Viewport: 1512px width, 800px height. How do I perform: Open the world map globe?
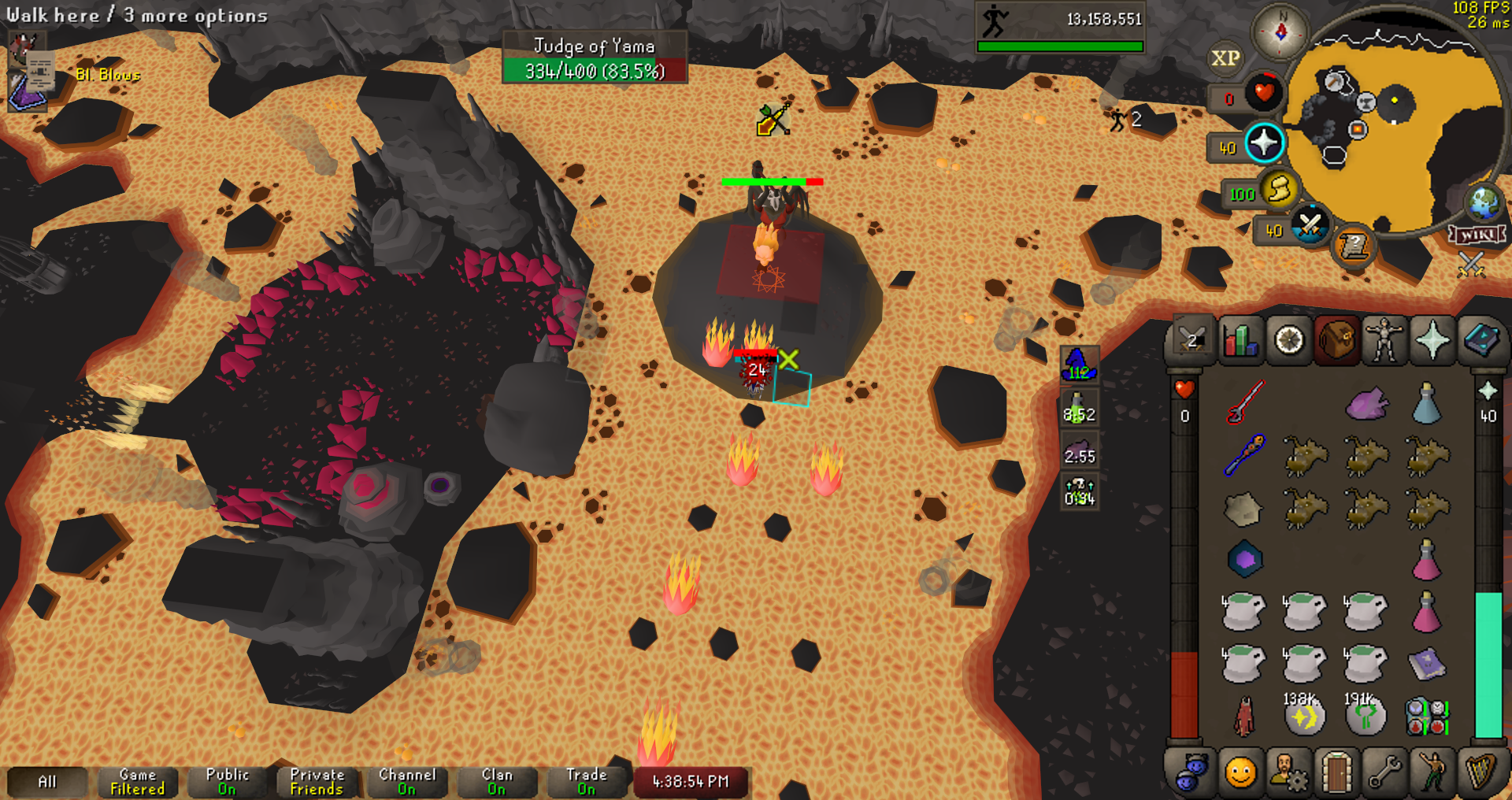point(1484,203)
